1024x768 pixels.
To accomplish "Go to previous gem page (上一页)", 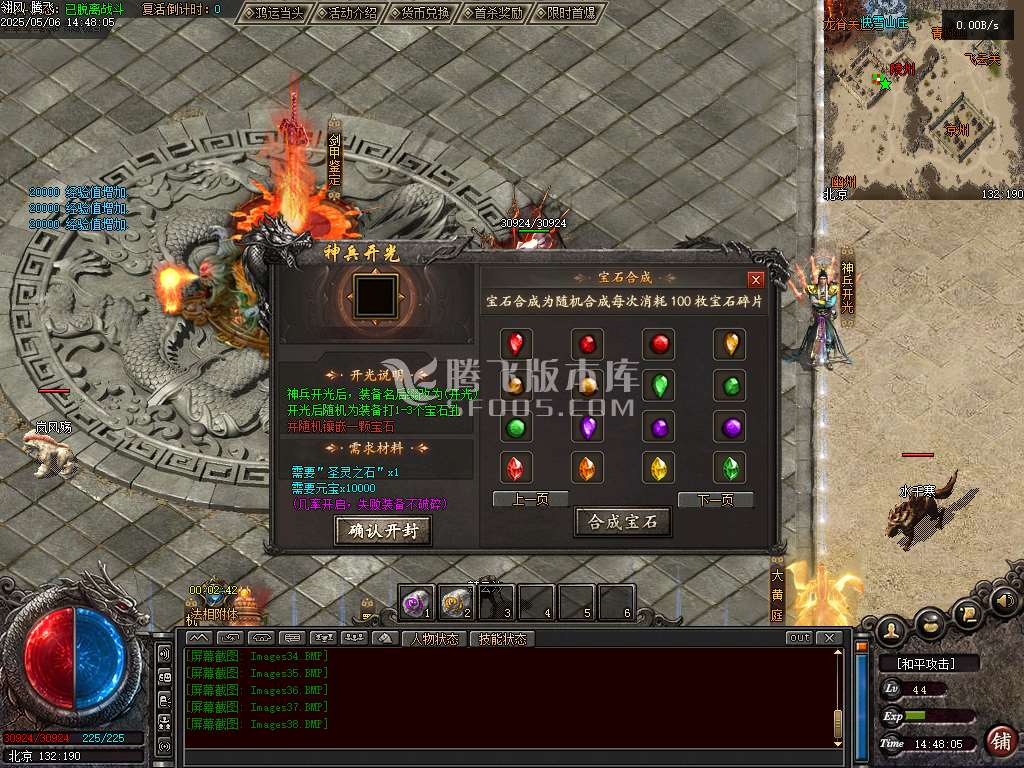I will tap(530, 499).
